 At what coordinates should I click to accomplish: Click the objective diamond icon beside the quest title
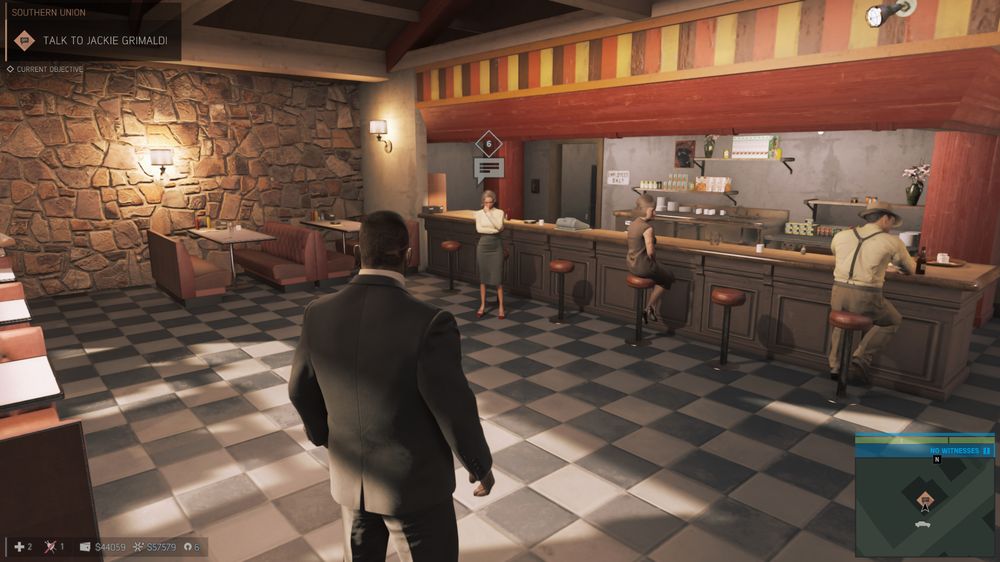[25, 40]
